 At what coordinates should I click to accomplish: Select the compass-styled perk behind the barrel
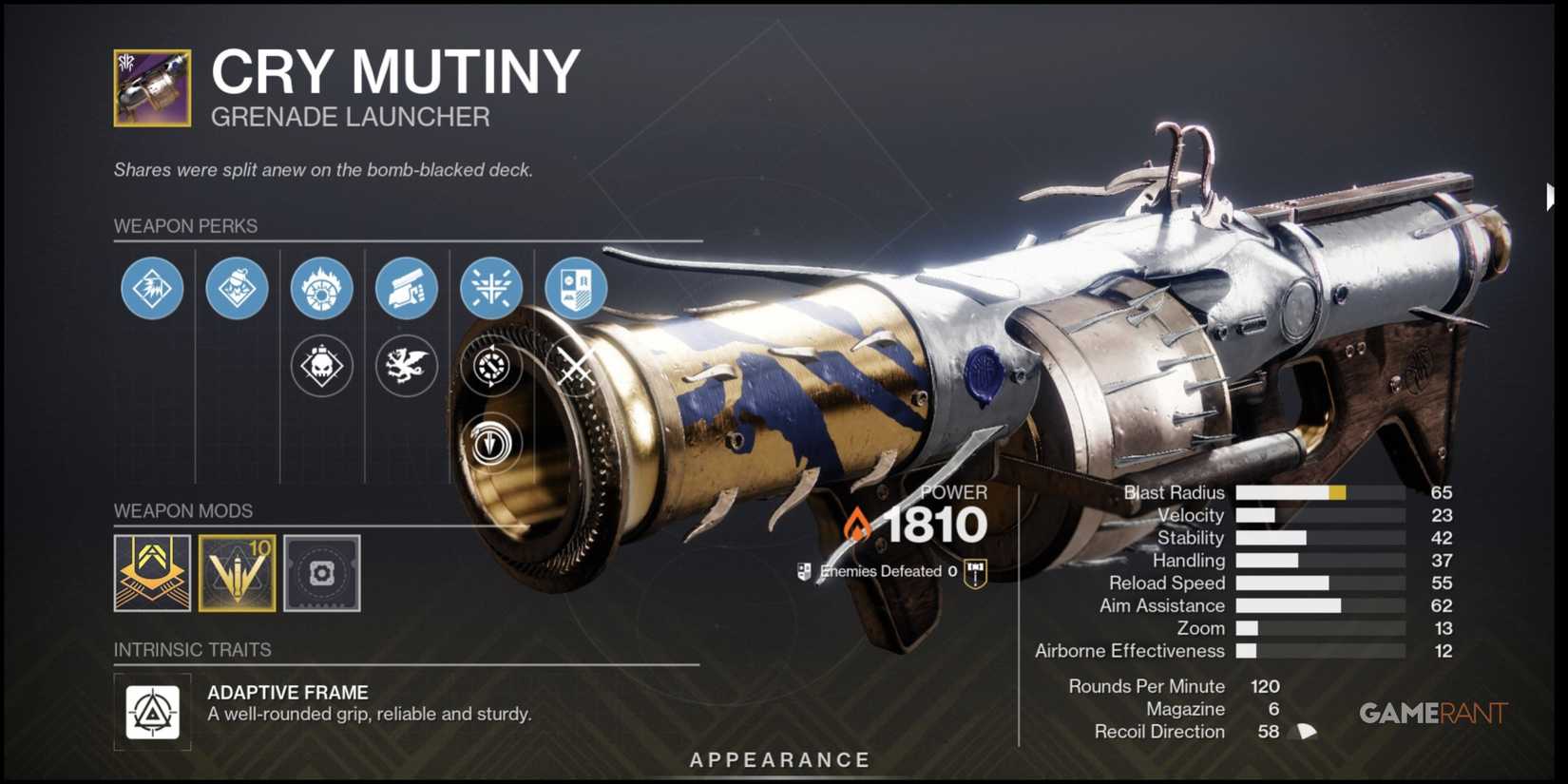coord(490,366)
